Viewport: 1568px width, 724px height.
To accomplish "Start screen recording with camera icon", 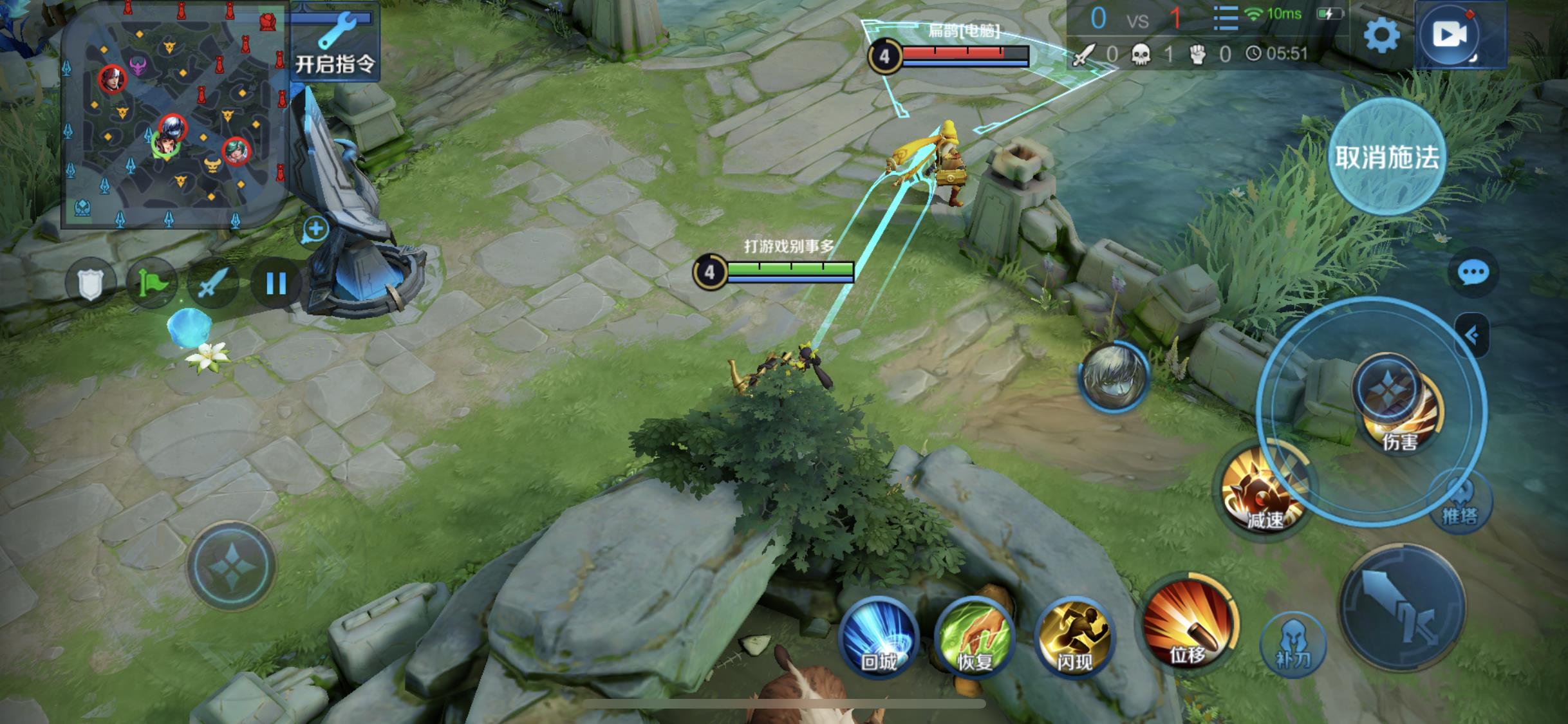I will click(1450, 35).
